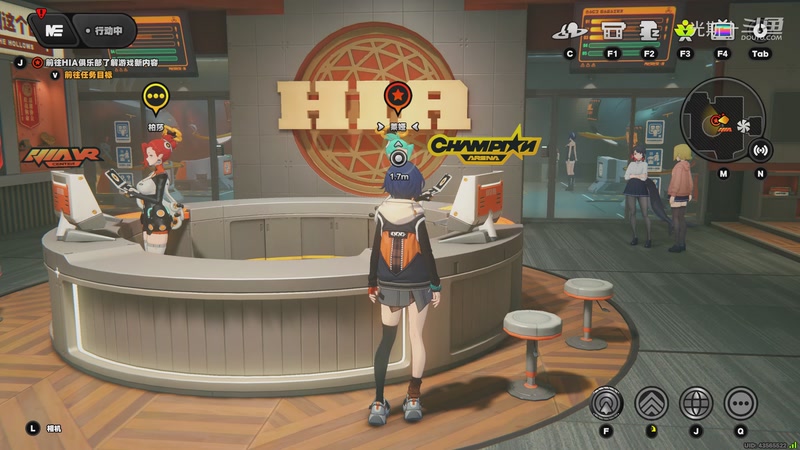The width and height of the screenshot is (800, 450).
Task: Open the green figure event icon
Action: pos(685,30)
